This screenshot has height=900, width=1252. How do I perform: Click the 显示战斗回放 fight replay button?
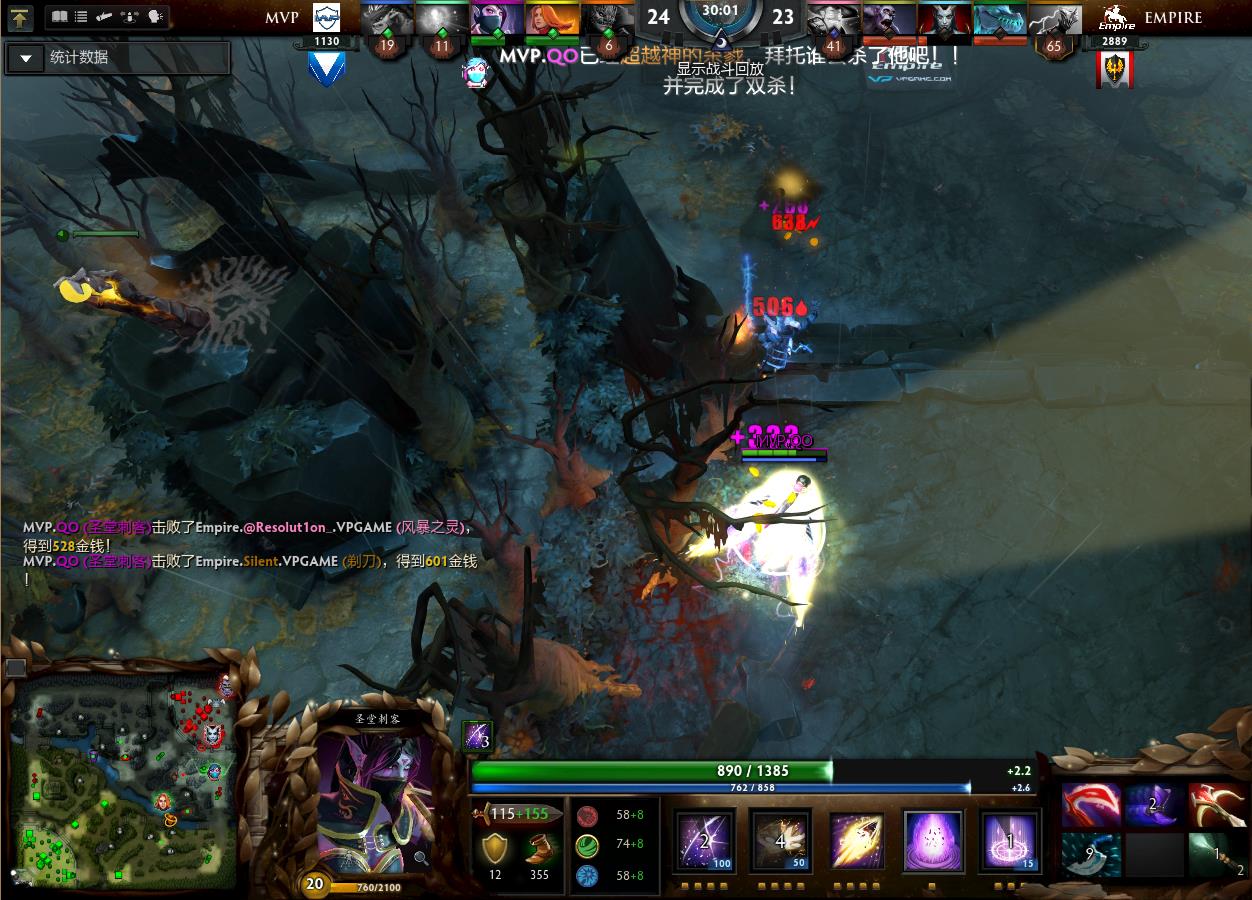point(720,69)
